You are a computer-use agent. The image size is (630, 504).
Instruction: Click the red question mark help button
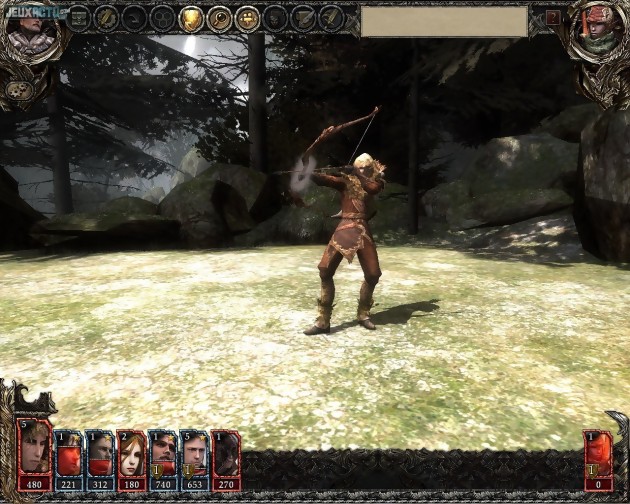coord(553,18)
